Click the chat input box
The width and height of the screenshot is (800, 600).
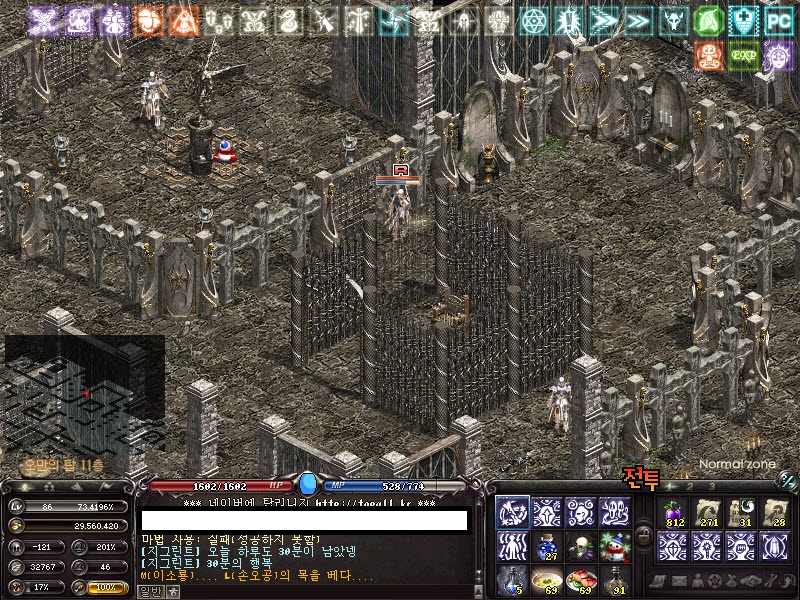[x=304, y=521]
